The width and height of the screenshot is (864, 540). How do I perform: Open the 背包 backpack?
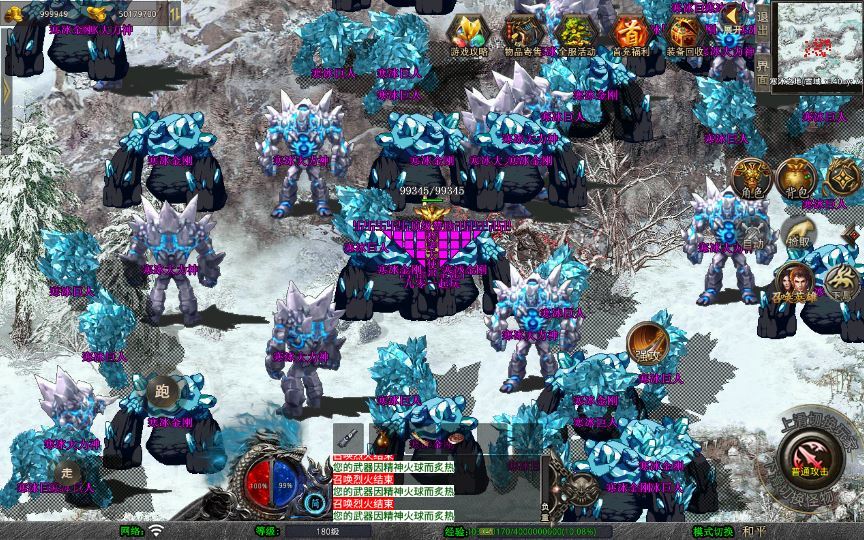(x=795, y=178)
